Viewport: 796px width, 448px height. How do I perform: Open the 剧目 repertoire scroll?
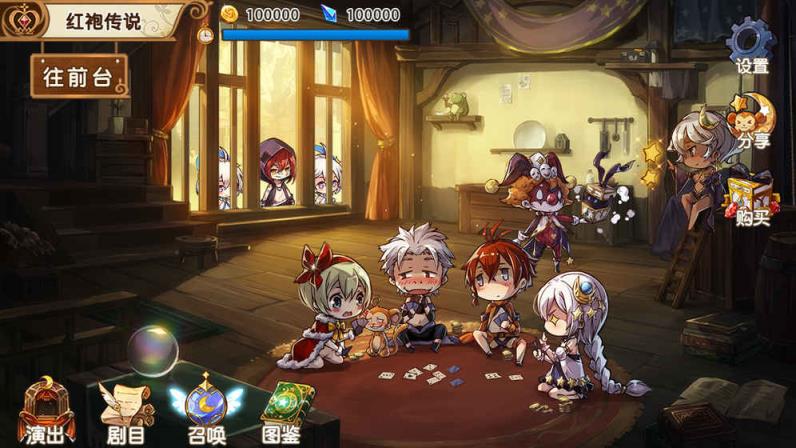point(127,411)
